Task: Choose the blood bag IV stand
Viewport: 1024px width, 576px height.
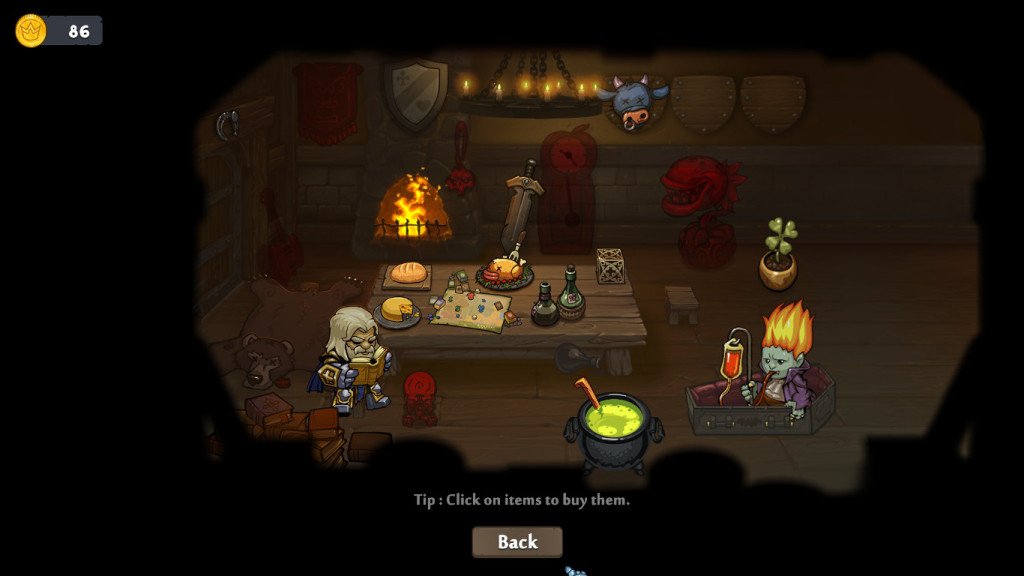Action: [736, 366]
